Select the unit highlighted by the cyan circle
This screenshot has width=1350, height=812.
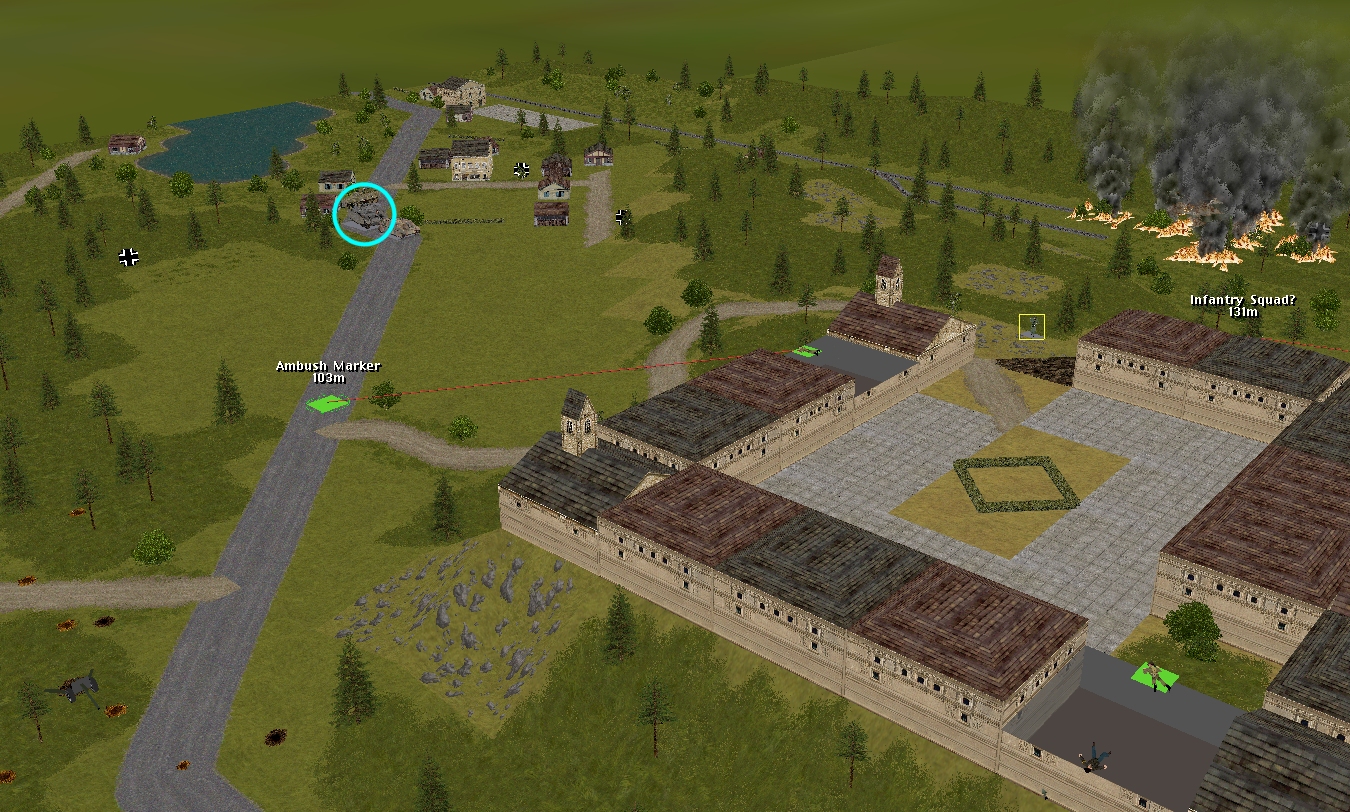[x=364, y=214]
